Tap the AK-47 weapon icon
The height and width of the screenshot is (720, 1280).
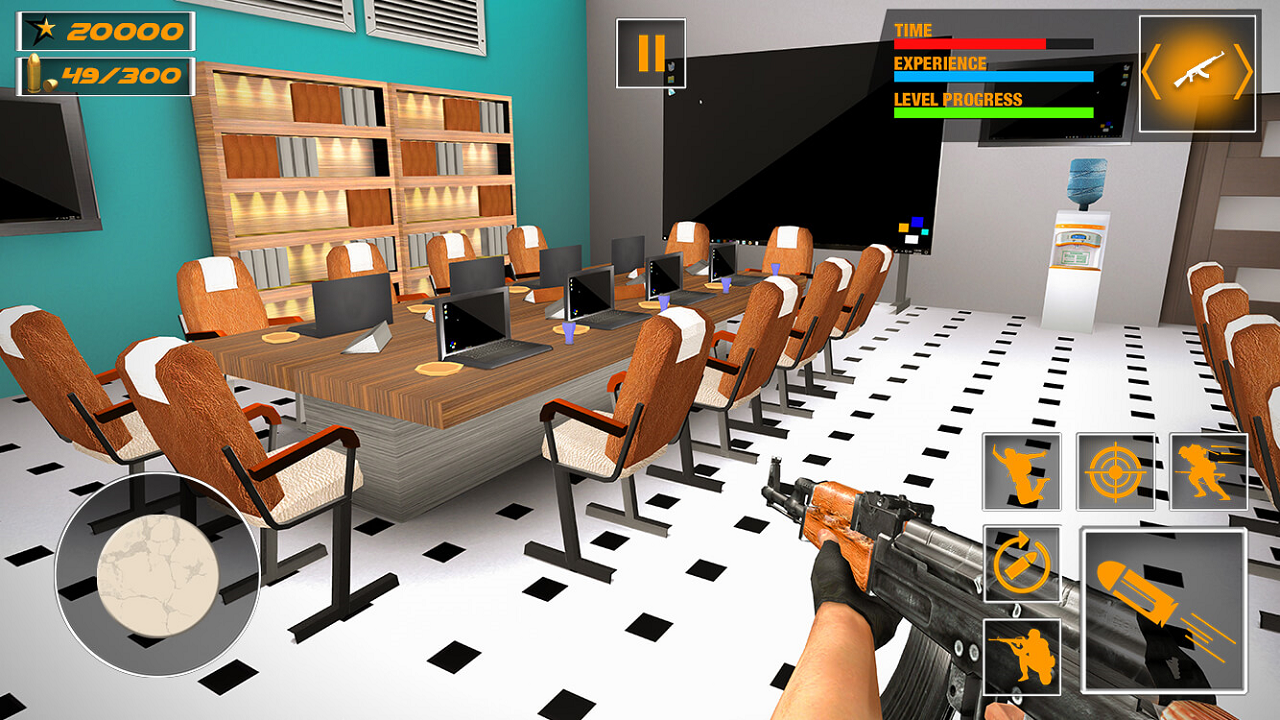point(1198,72)
